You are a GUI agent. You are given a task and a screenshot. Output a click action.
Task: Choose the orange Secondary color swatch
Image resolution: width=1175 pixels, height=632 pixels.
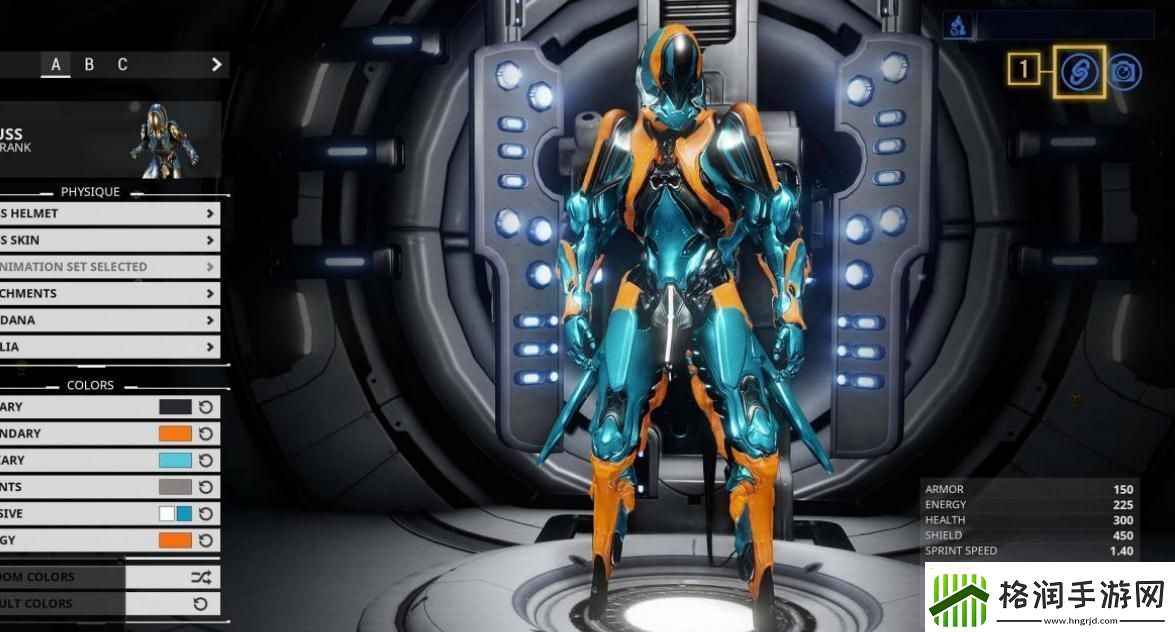(175, 434)
